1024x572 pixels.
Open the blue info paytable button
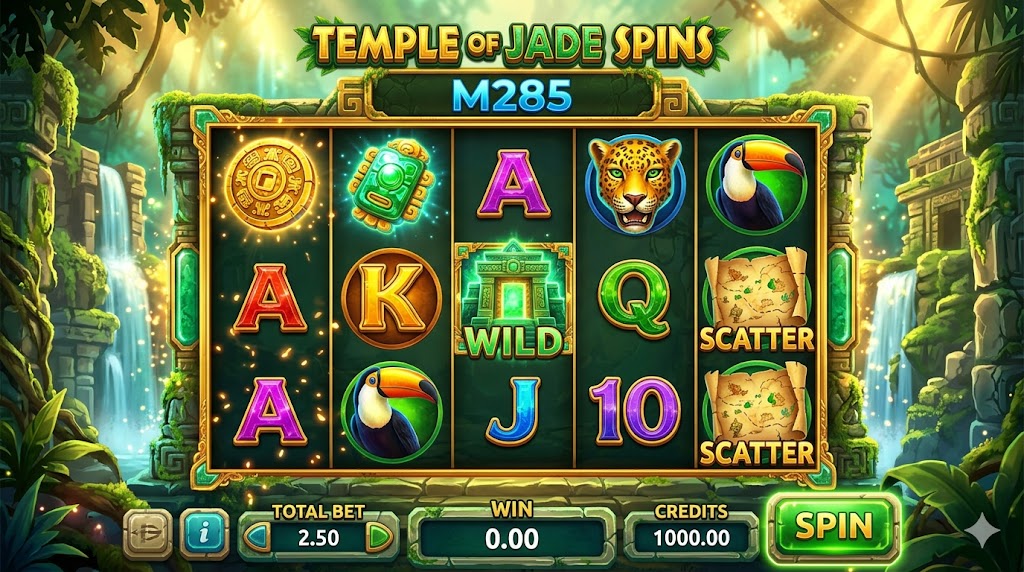coord(204,533)
